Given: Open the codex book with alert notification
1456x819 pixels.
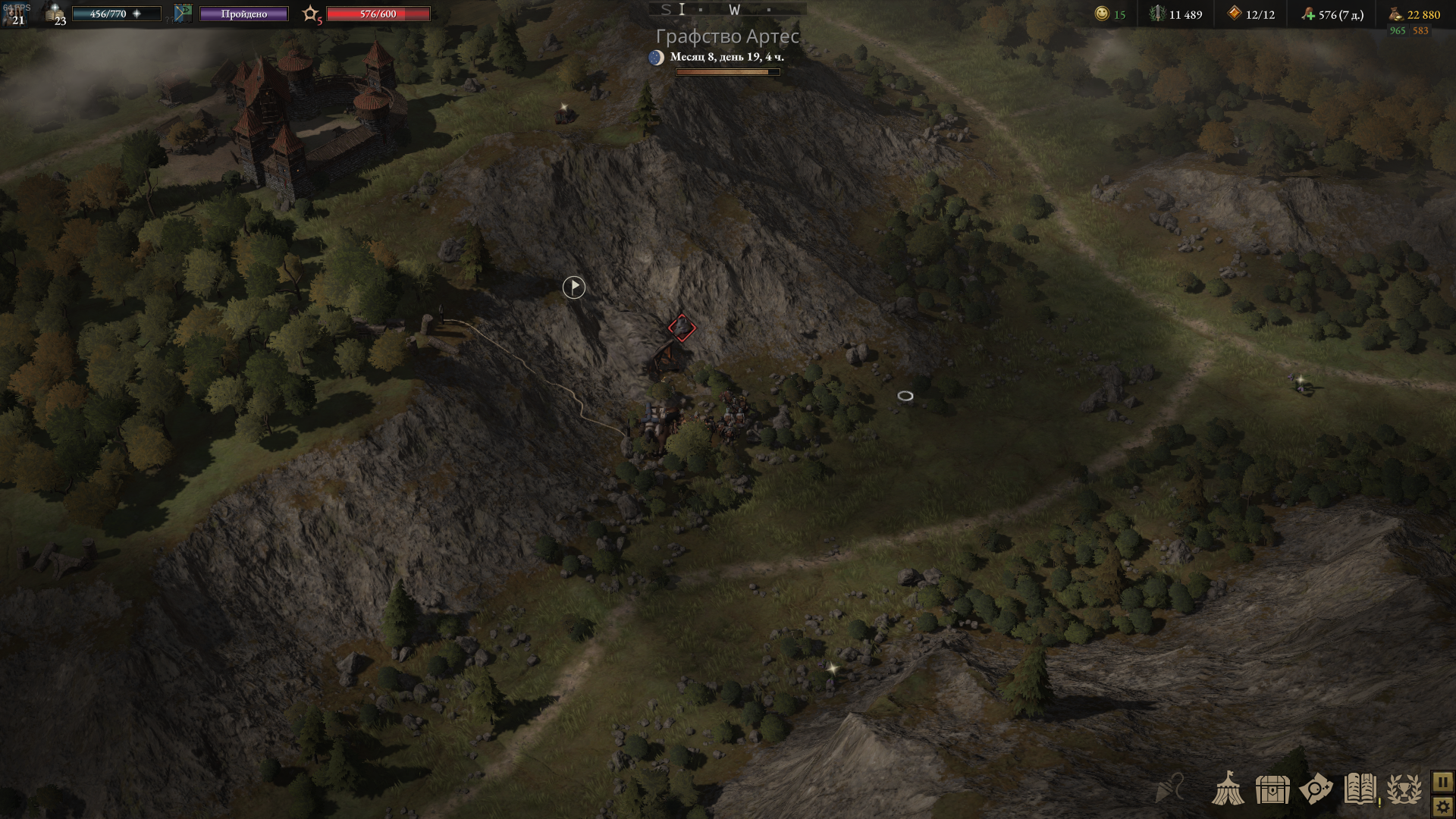Looking at the screenshot, I should click(1361, 789).
